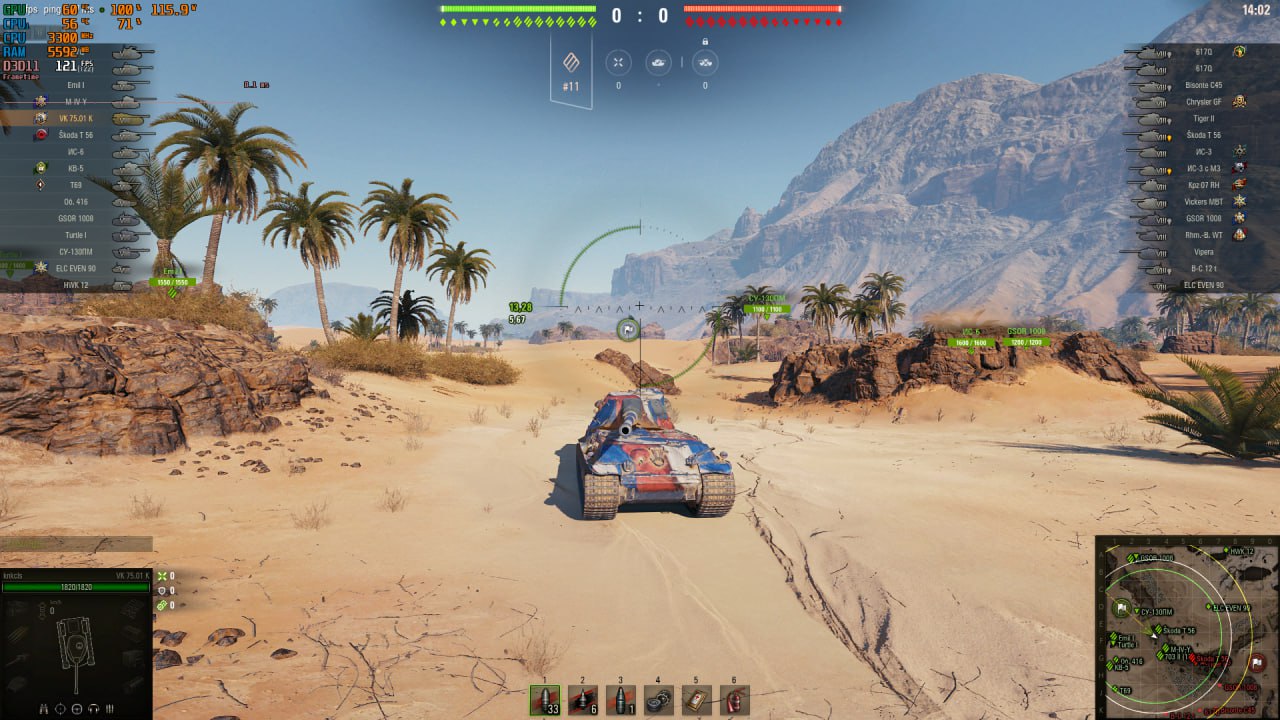Select the standard AP shell with 33 rounds

click(545, 700)
